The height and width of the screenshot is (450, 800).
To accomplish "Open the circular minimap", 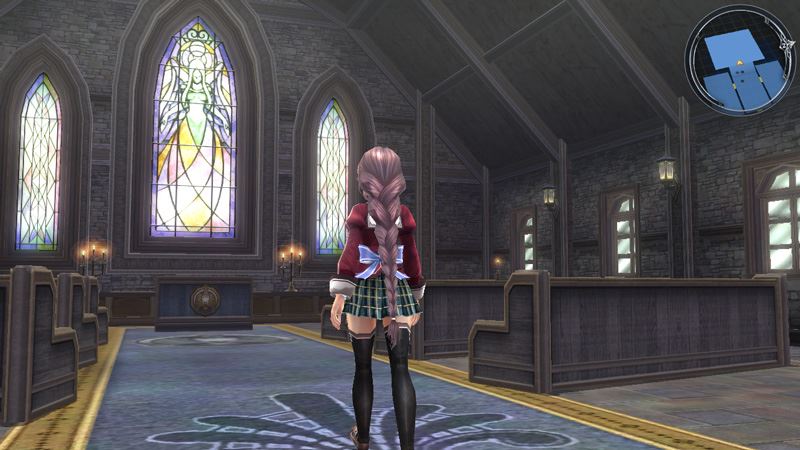I will [738, 59].
